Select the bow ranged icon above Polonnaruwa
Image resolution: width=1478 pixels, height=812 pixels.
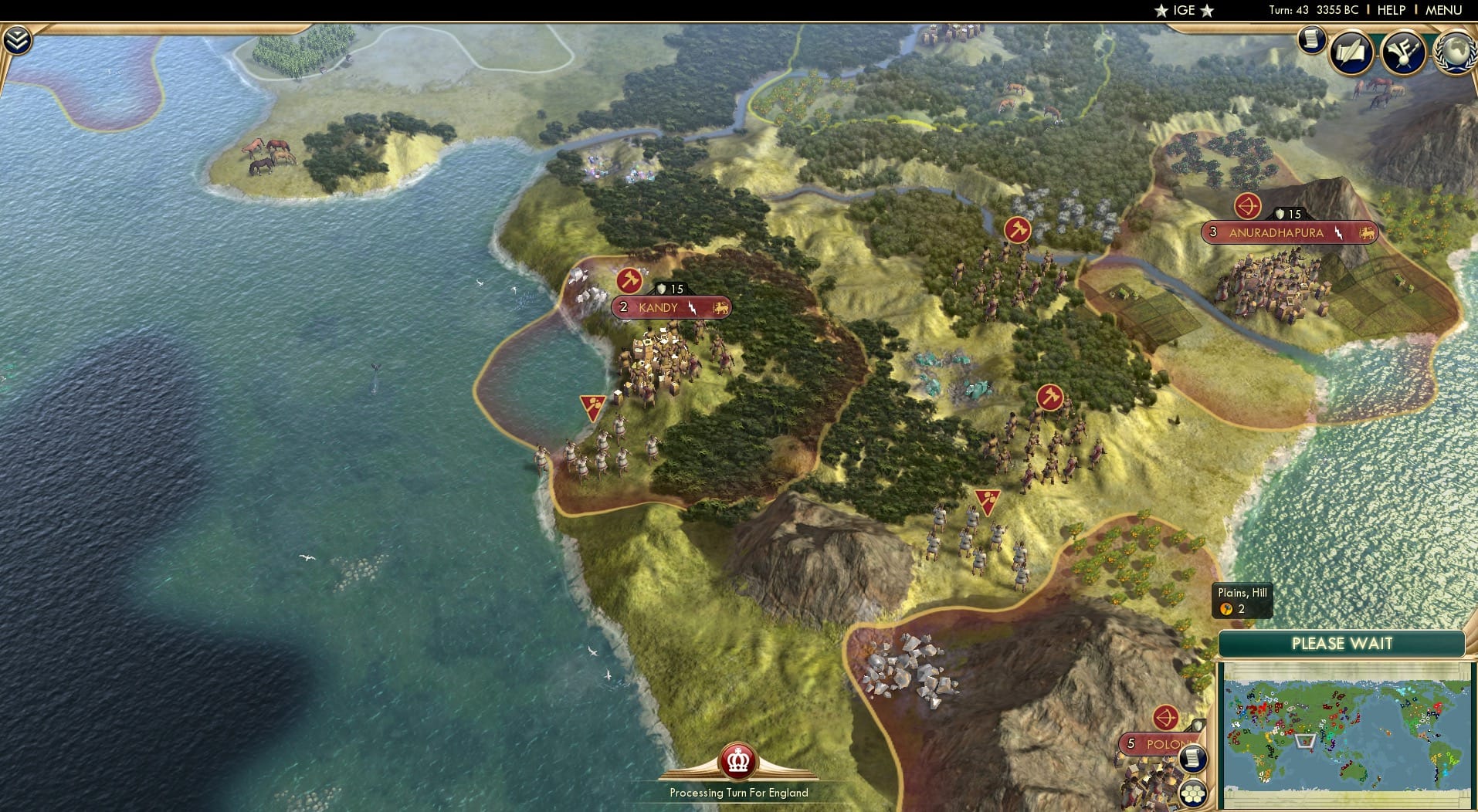1166,716
